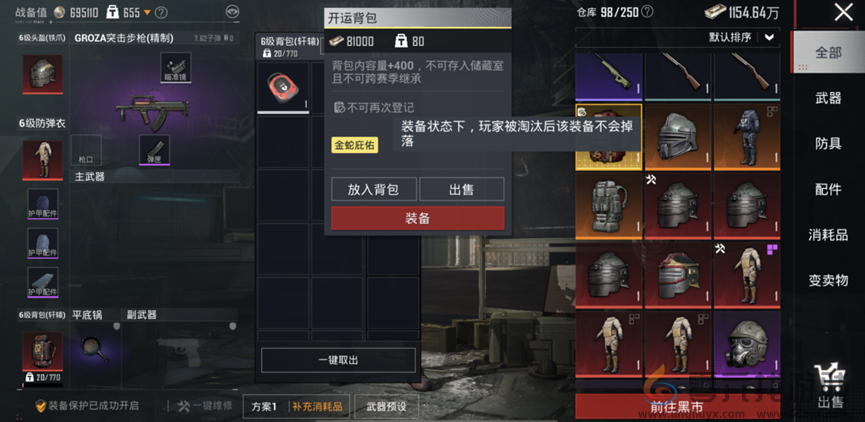Open the sell cart icon labeled 出售
The height and width of the screenshot is (422, 865).
[830, 385]
